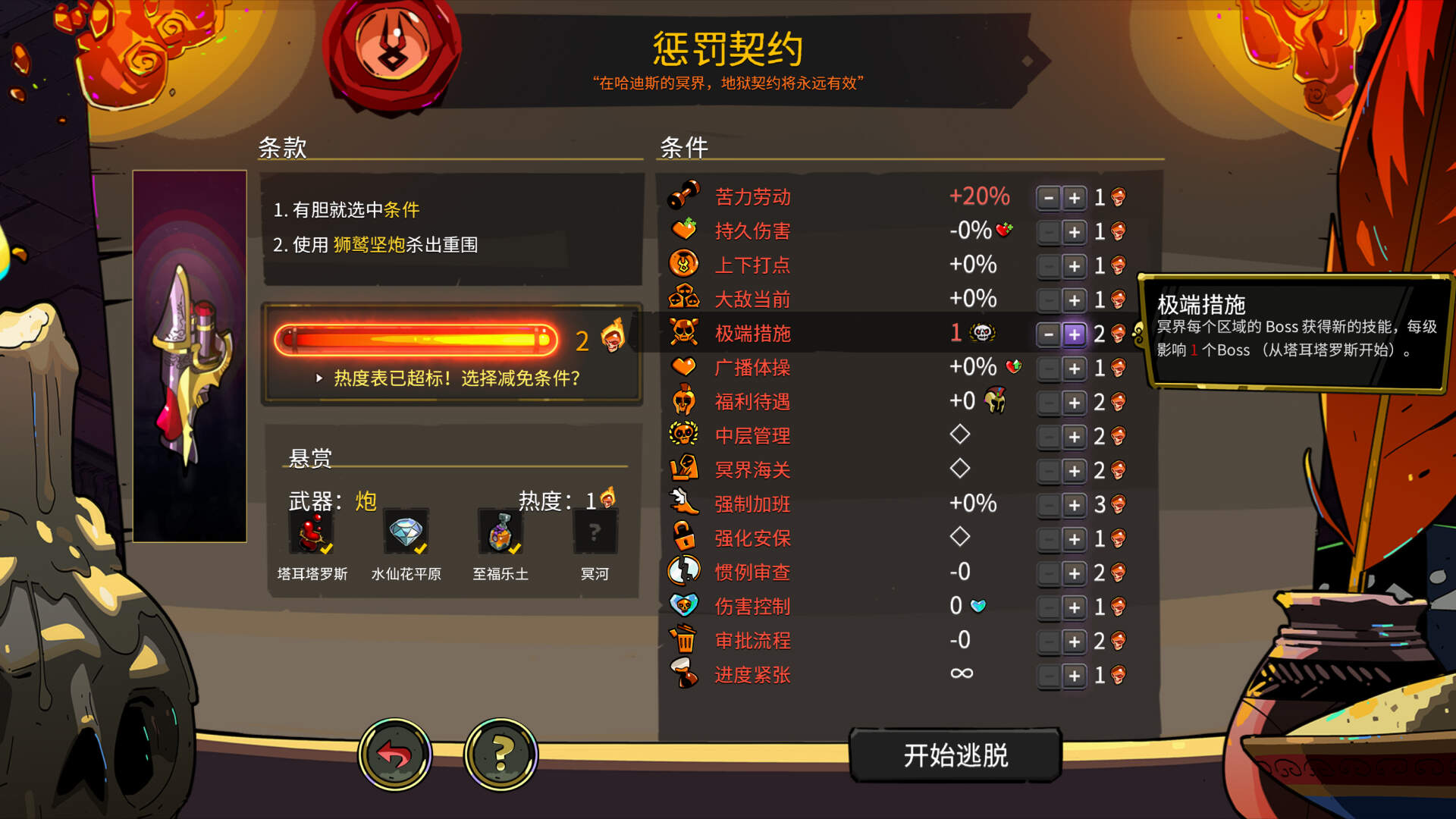Image resolution: width=1456 pixels, height=819 pixels.
Task: Click the red Hades seal emblem at top
Action: tap(392, 53)
